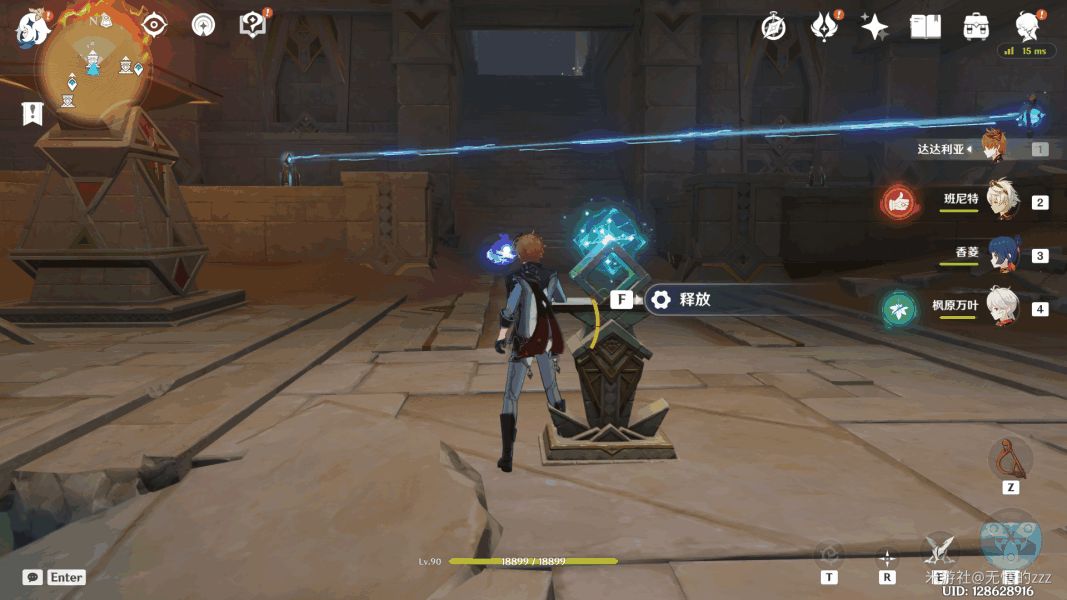Image resolution: width=1067 pixels, height=600 pixels.
Task: Open the question-mark tutorial icon
Action: coord(253,26)
